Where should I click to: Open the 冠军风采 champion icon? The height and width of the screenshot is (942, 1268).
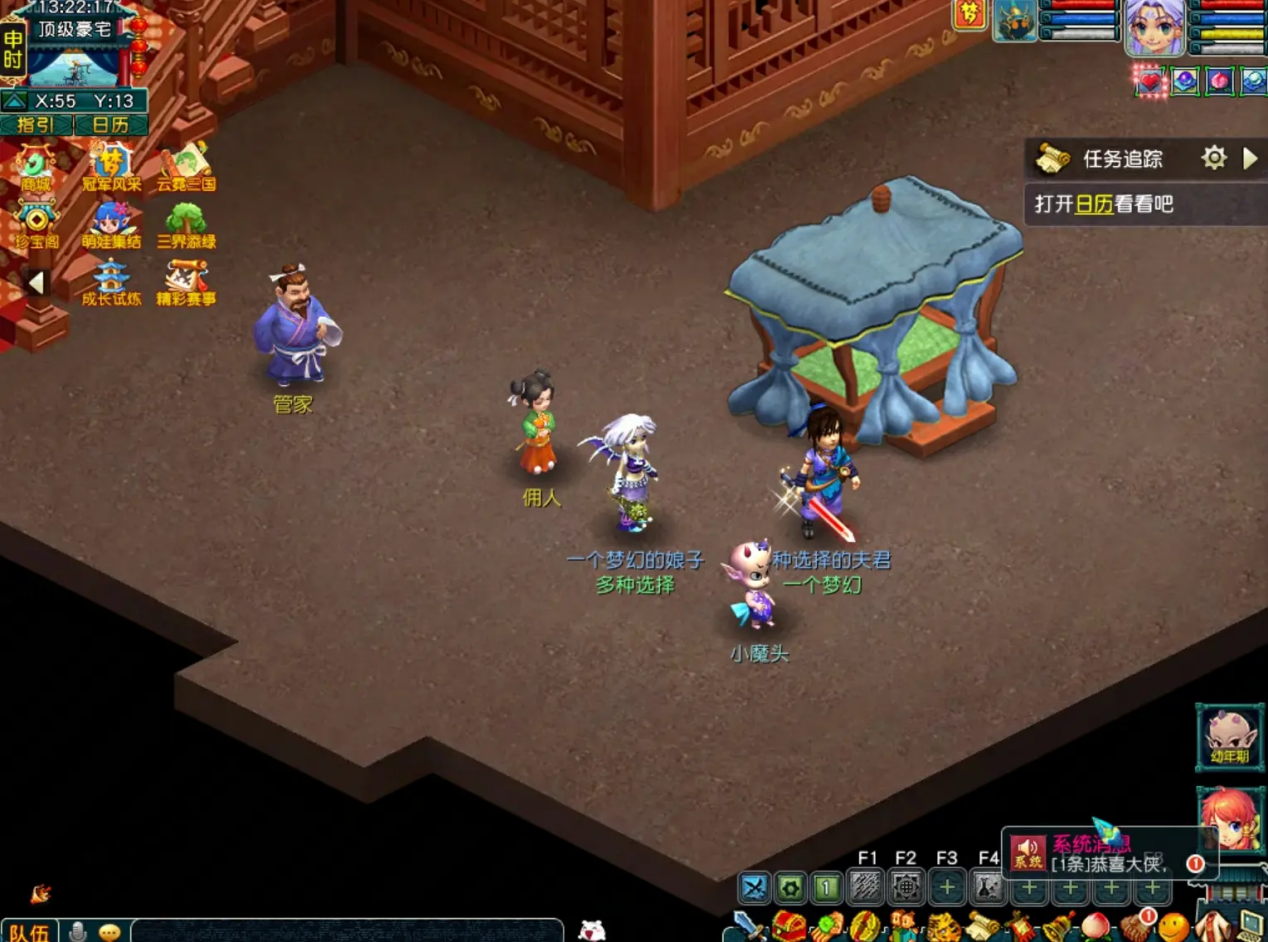111,167
